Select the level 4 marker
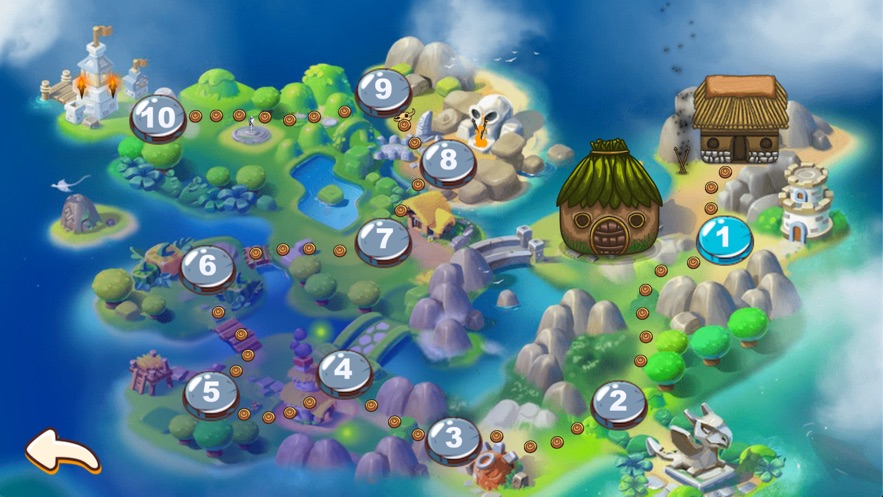Viewport: 883px width, 497px height. point(344,370)
